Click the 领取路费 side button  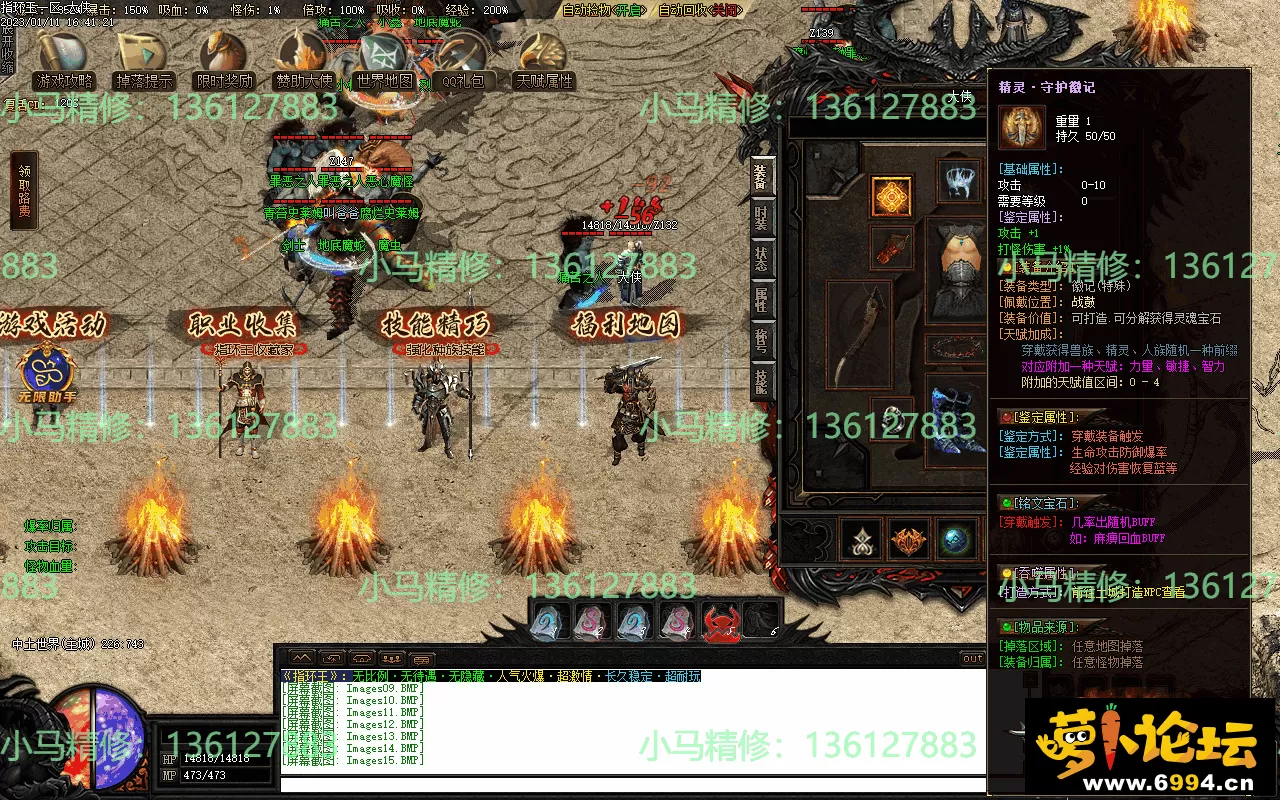click(x=24, y=191)
